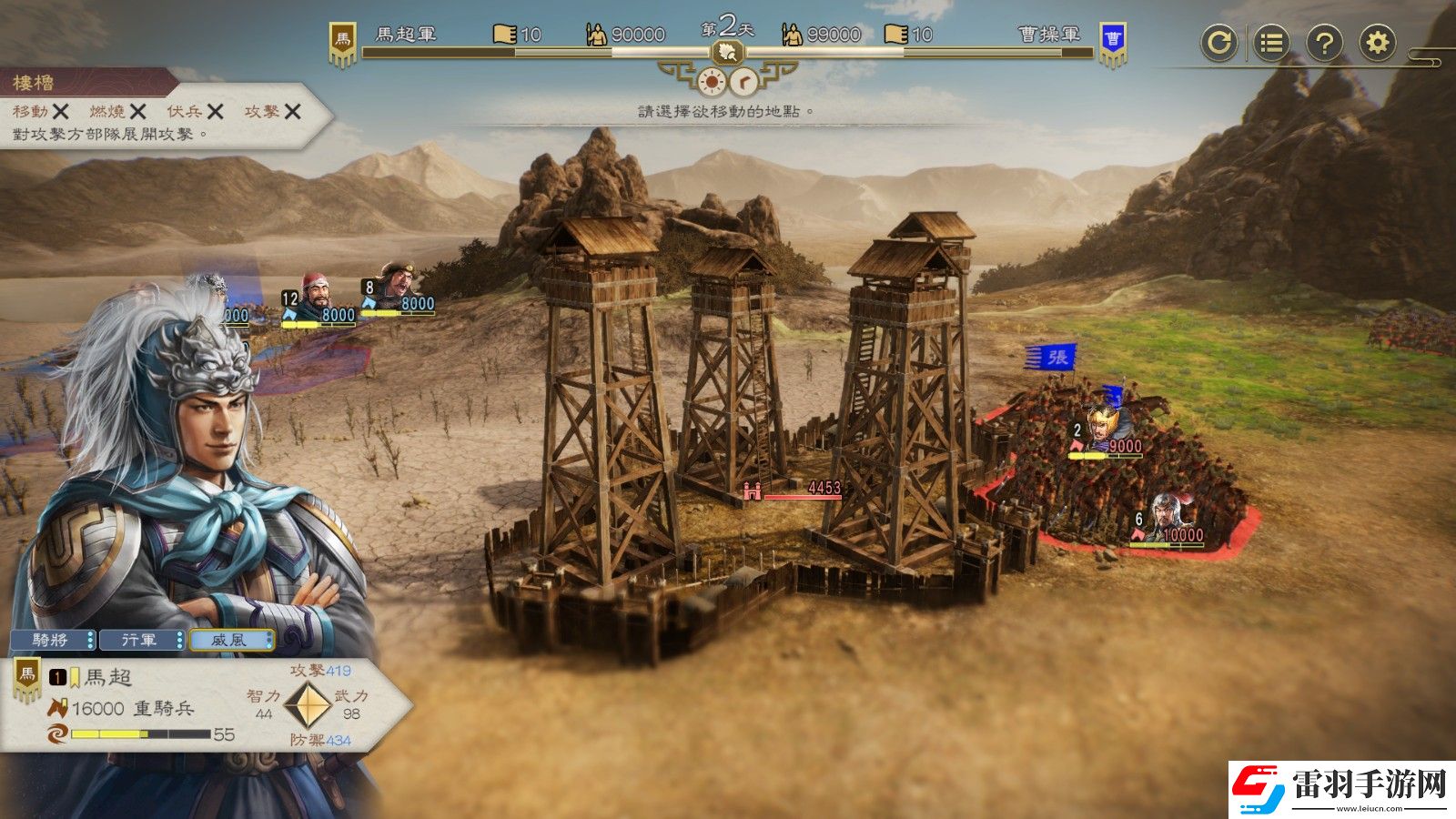The image size is (1456, 819).
Task: Open the question mark help button
Action: (1324, 43)
